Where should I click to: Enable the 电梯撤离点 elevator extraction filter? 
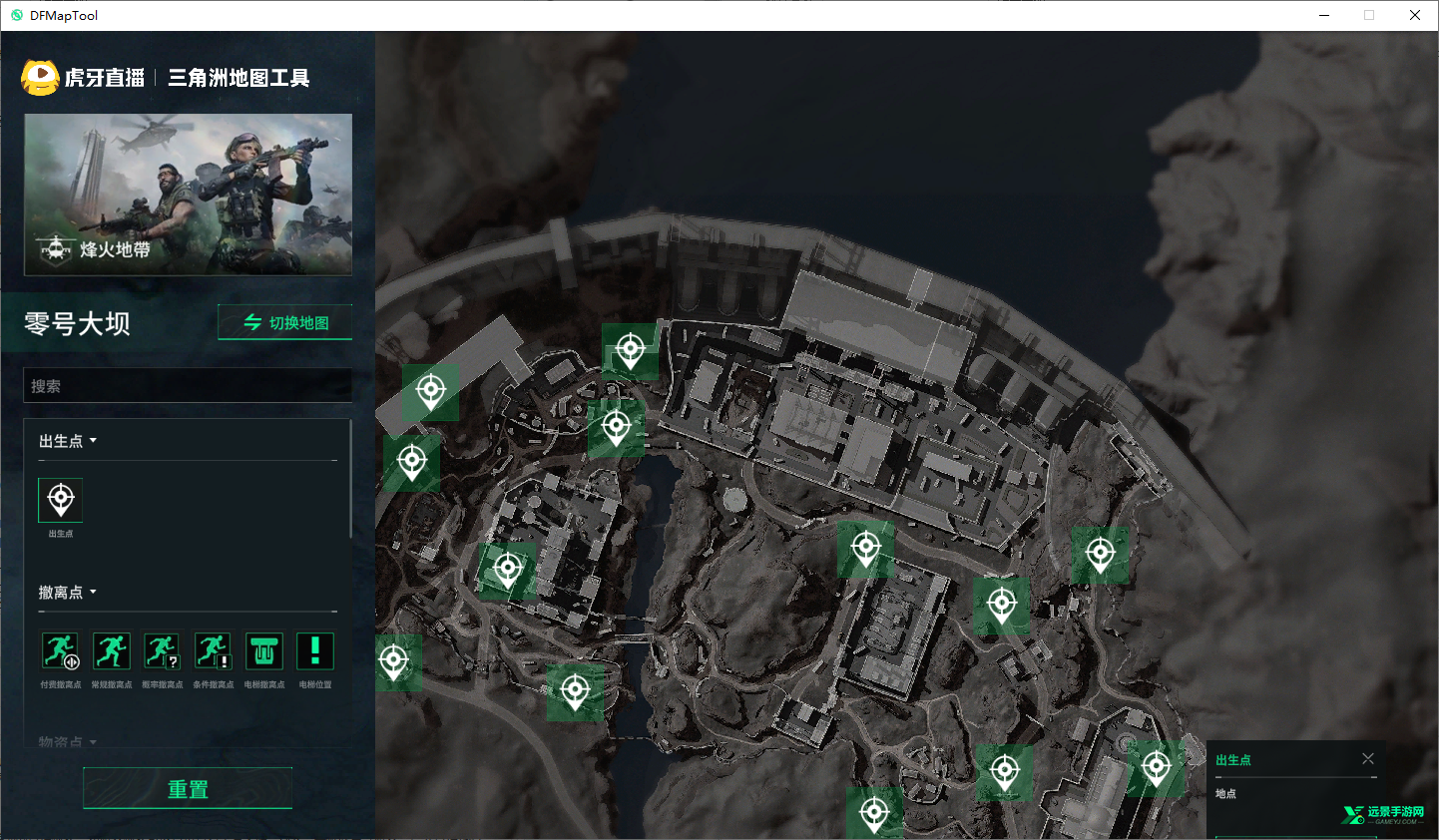click(x=264, y=651)
